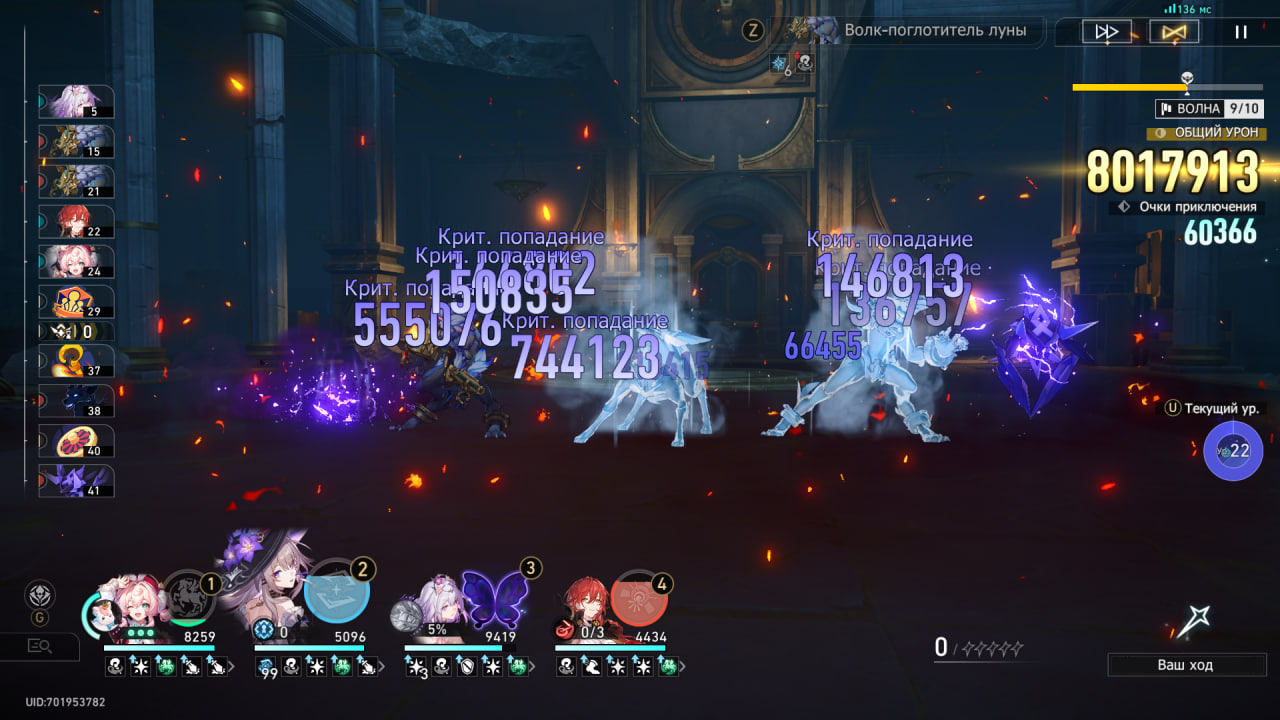Expand slot 1 character's buff icons arrow
The image size is (1280, 720).
(233, 666)
